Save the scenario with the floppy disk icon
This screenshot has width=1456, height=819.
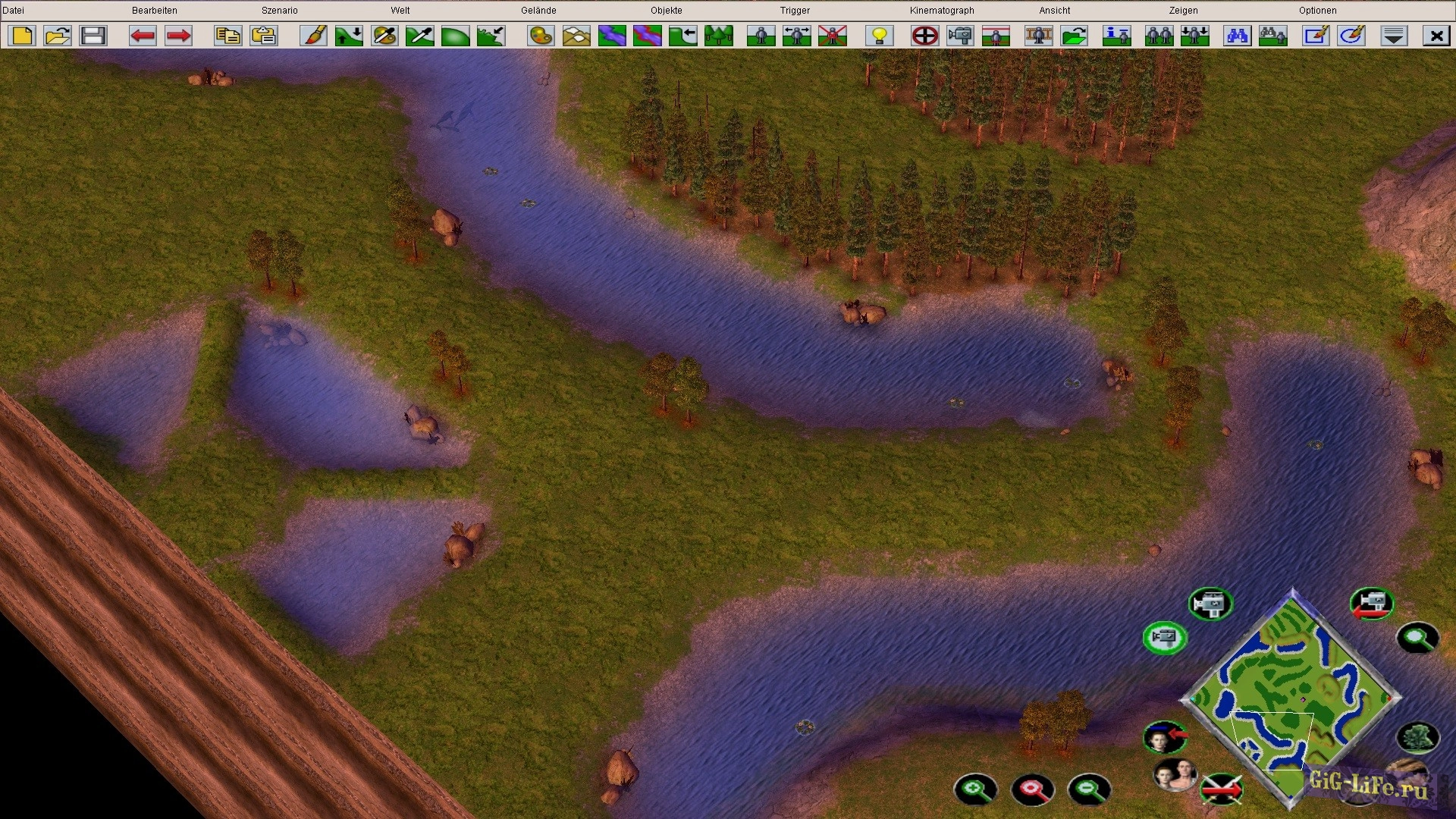coord(93,36)
